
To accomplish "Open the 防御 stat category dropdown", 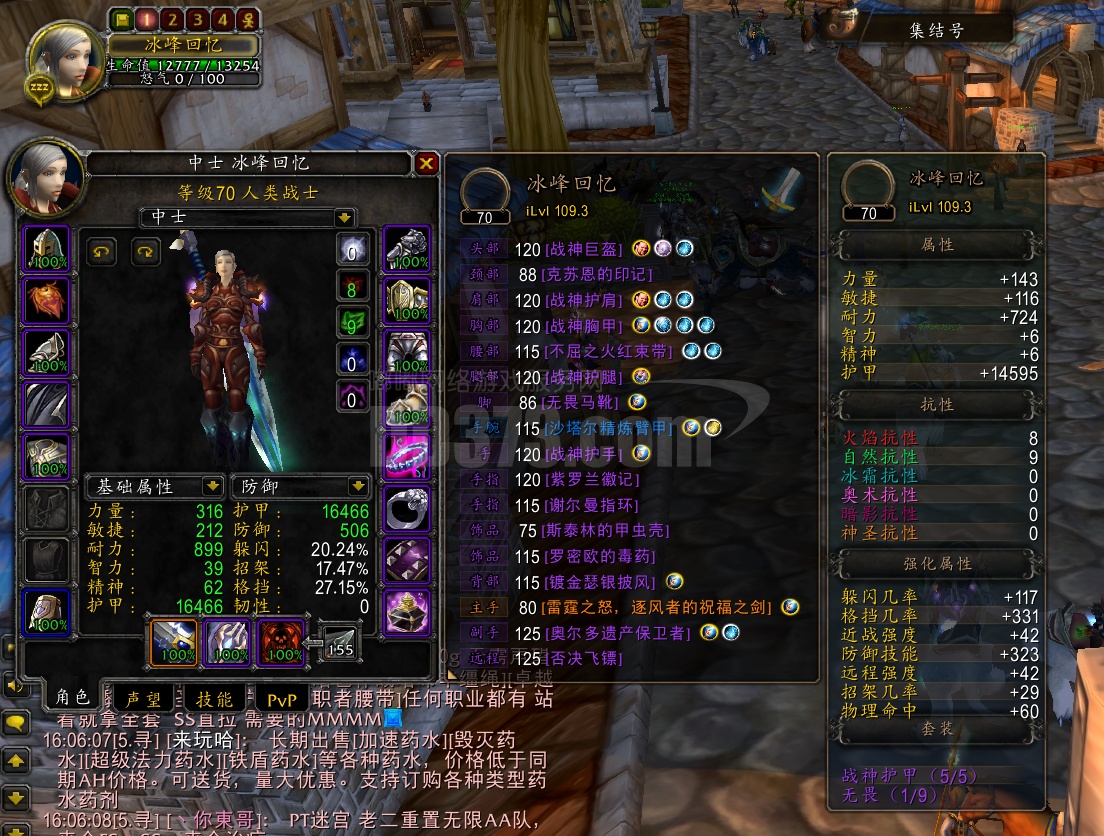I will pyautogui.click(x=358, y=486).
